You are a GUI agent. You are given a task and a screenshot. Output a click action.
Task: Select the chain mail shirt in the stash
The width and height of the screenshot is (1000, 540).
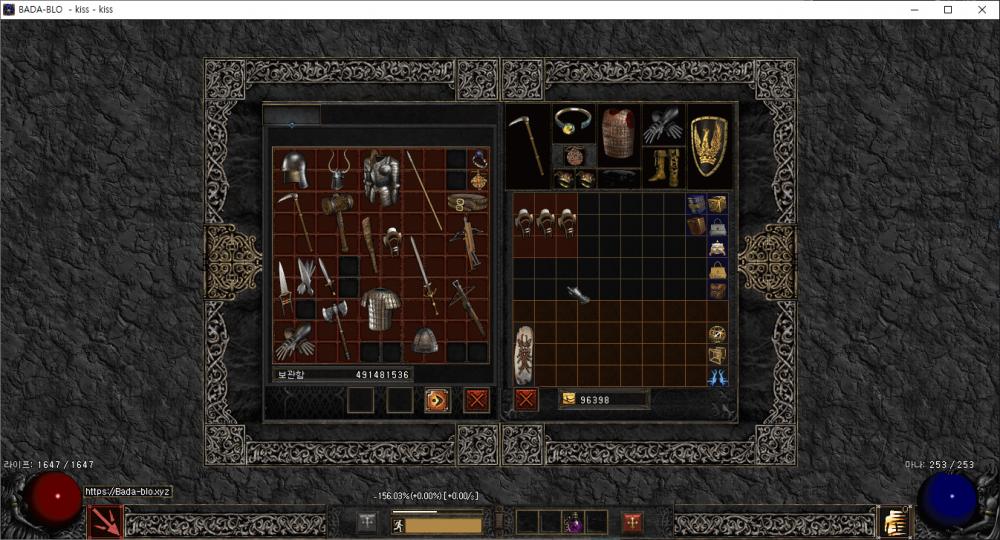[x=380, y=309]
